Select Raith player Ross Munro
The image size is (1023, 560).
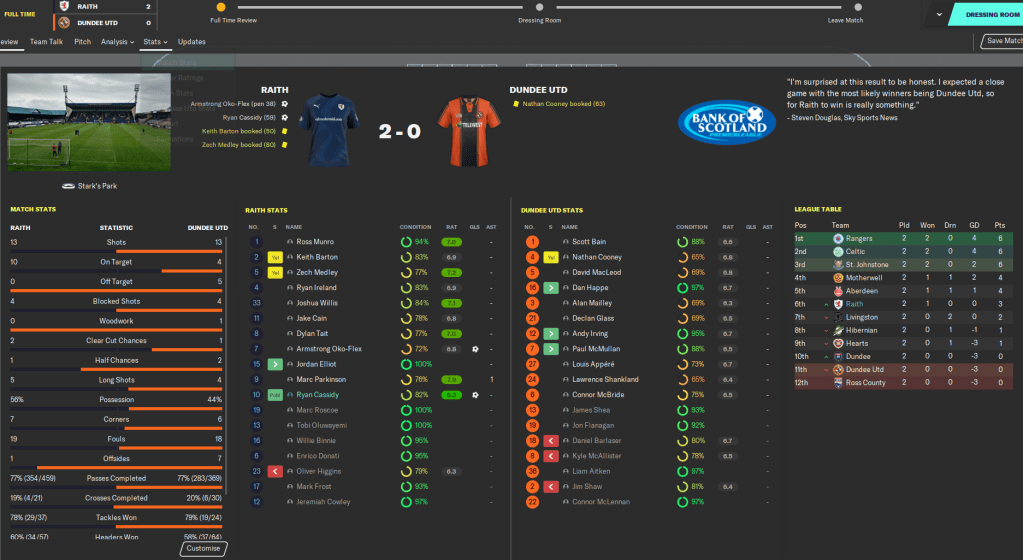pos(317,241)
